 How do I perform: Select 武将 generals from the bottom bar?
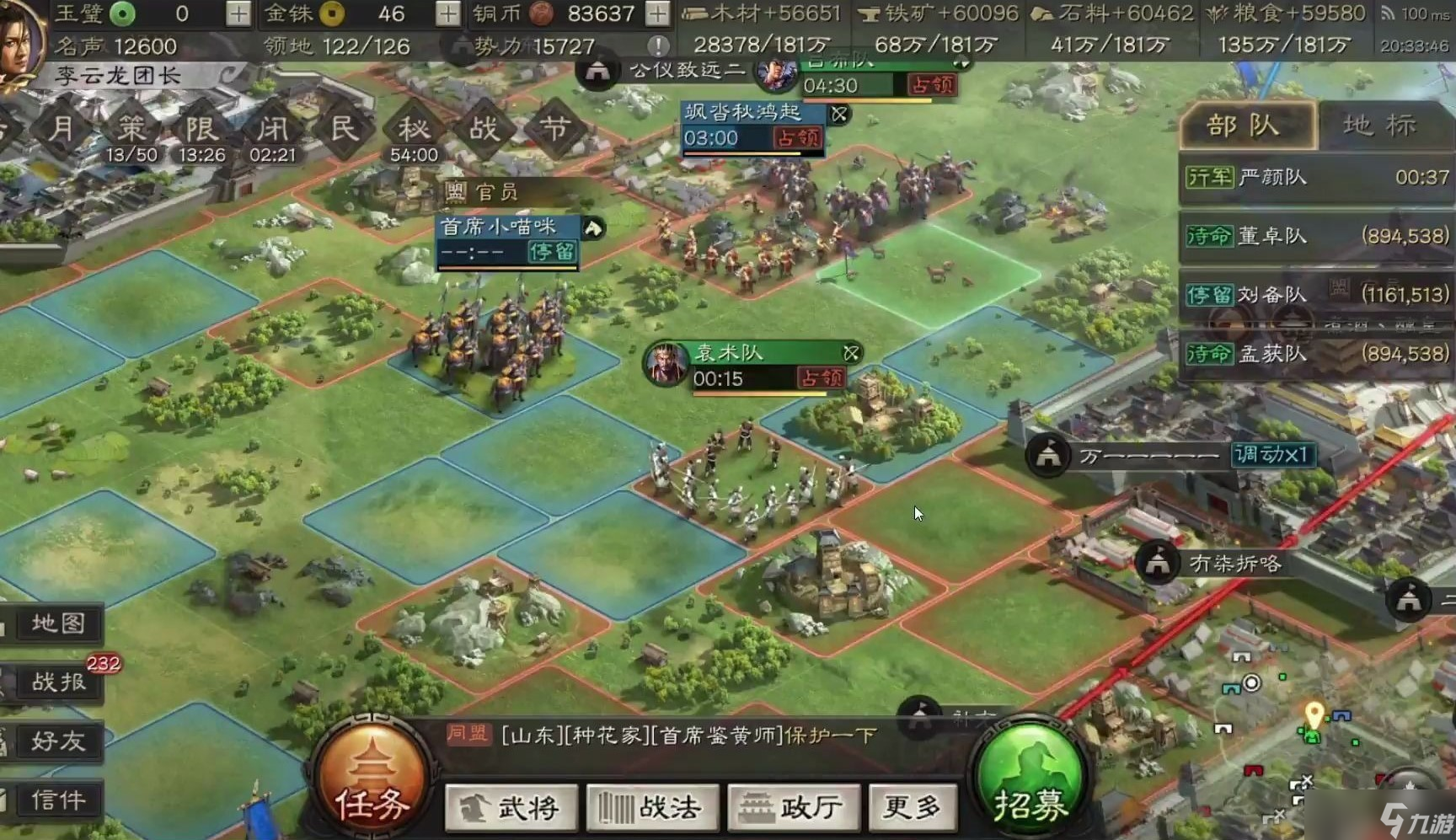(x=511, y=806)
